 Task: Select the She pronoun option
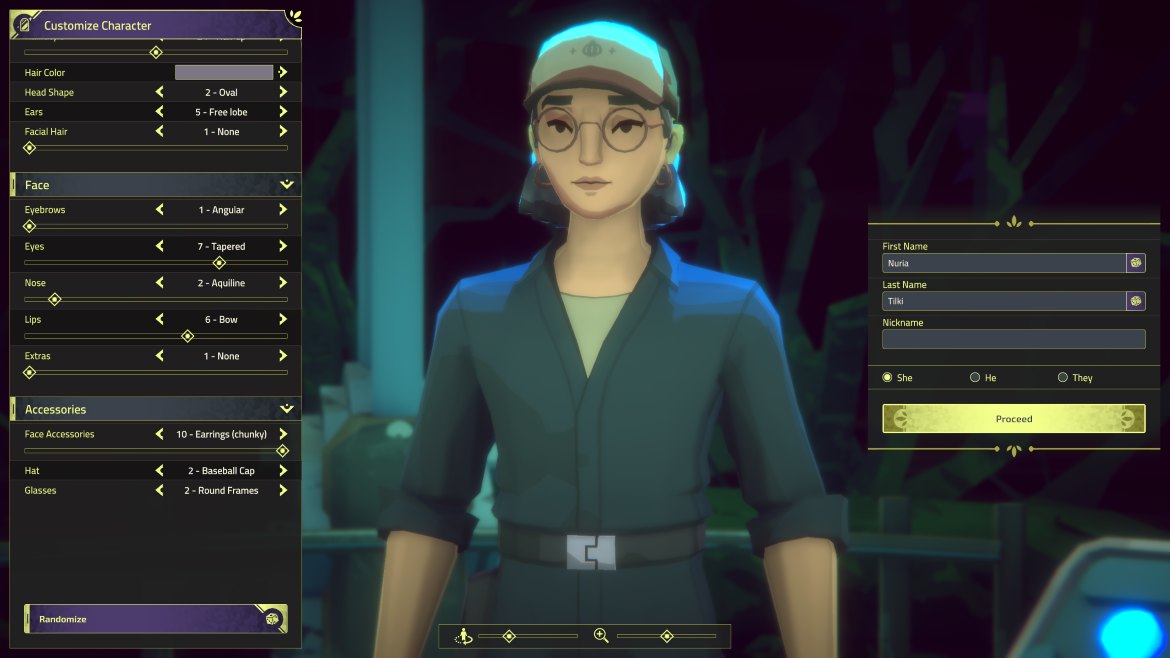887,378
